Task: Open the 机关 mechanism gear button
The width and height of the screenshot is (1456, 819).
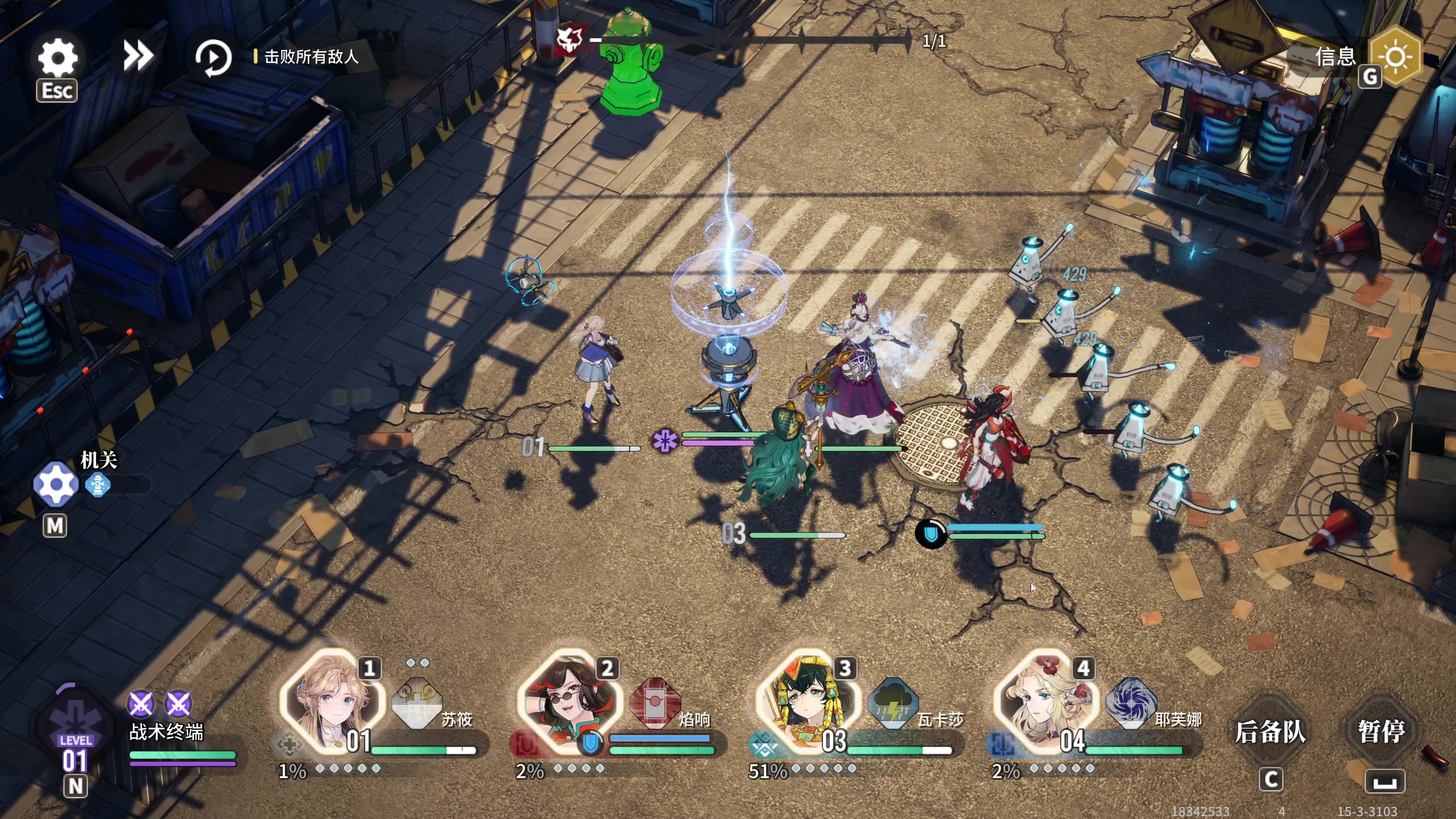Action: 56,485
